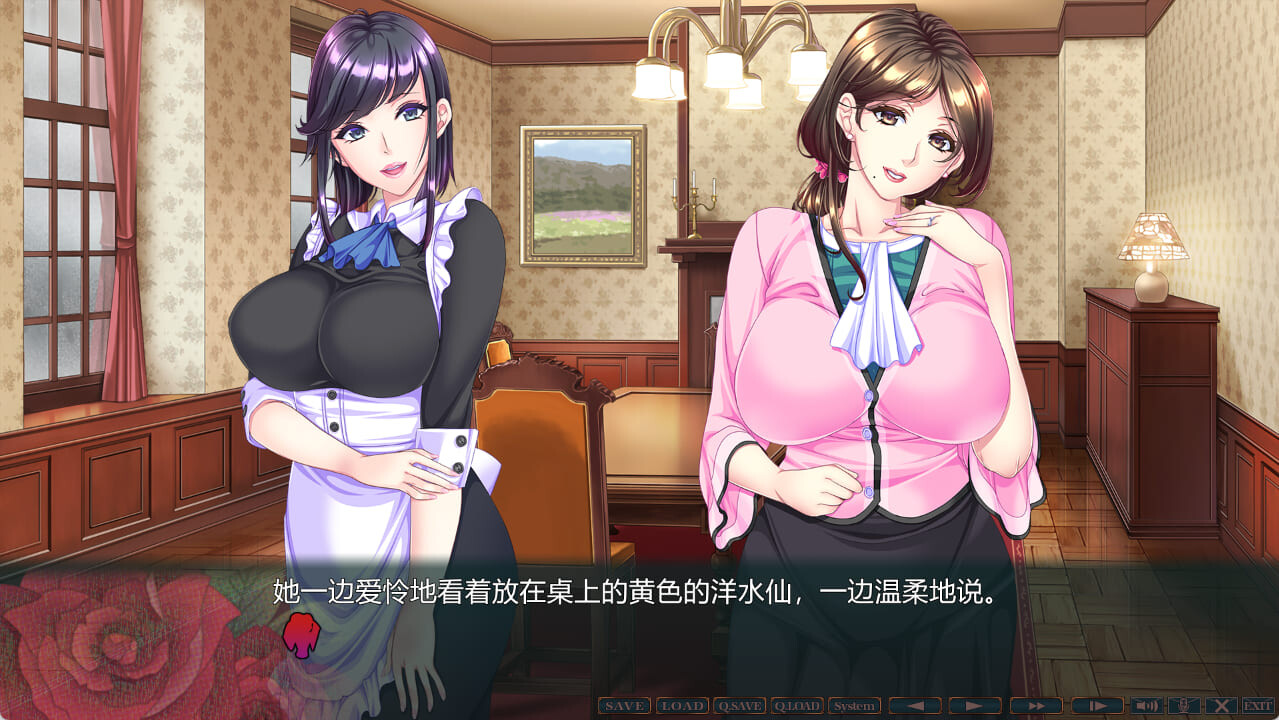Fast-forward text with the double arrow button
Screen dimensions: 1279x720
1036,706
